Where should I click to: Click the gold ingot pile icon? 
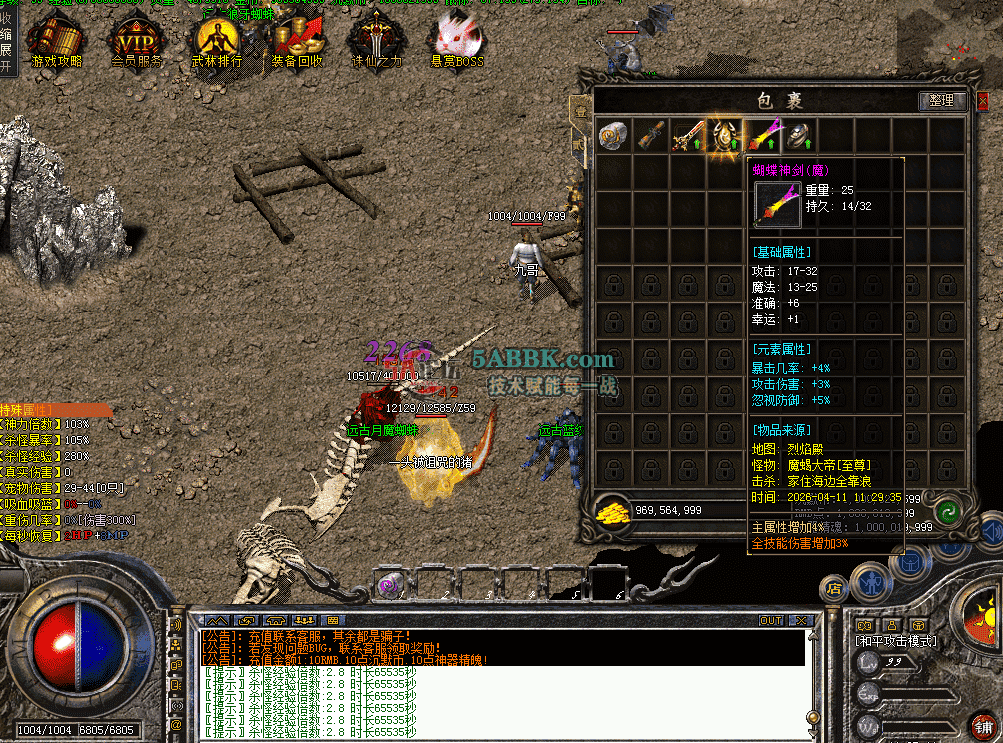[611, 512]
